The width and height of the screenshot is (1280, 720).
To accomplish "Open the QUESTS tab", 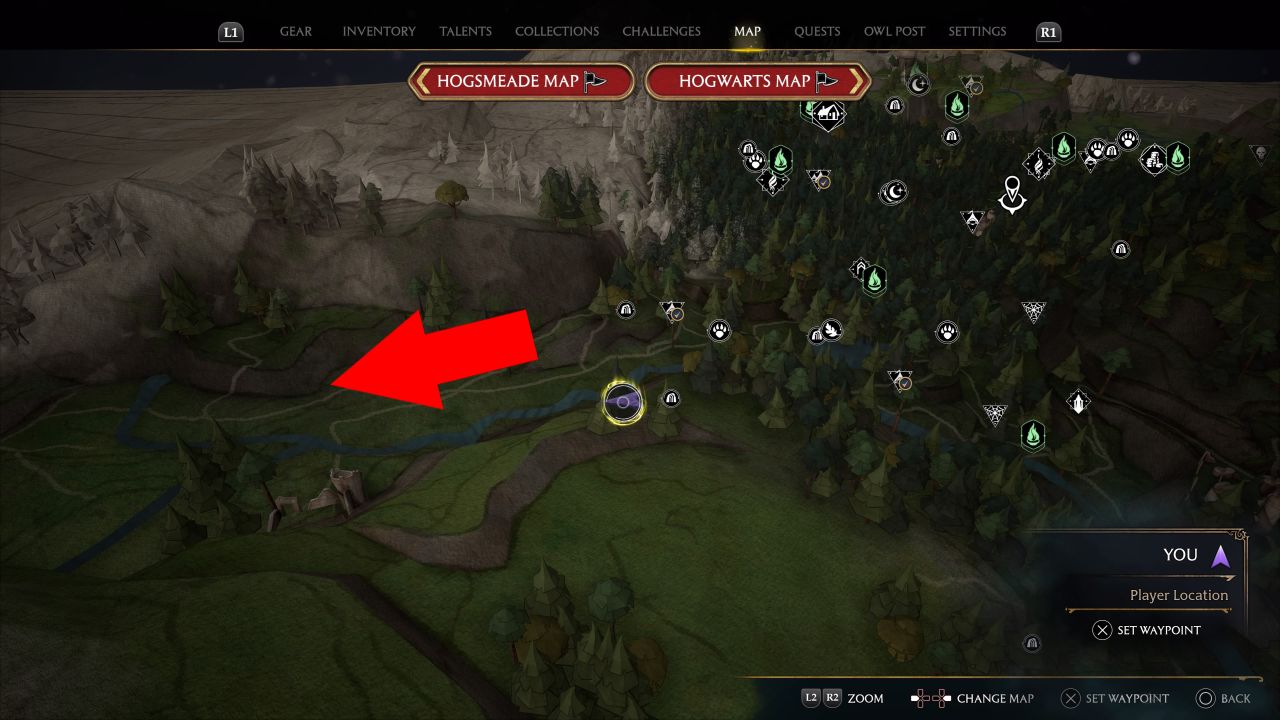I will tap(817, 31).
